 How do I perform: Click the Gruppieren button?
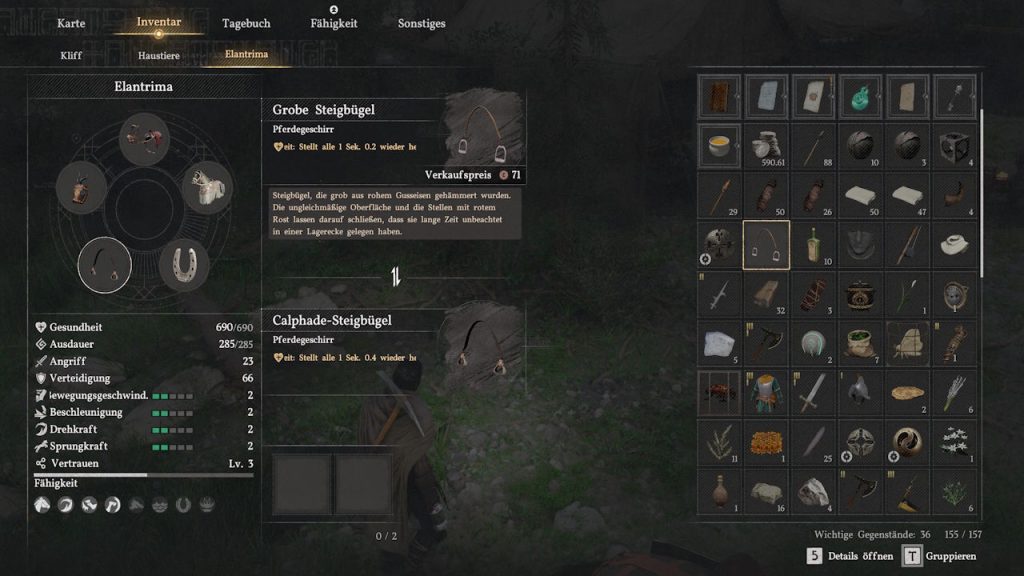pos(939,556)
